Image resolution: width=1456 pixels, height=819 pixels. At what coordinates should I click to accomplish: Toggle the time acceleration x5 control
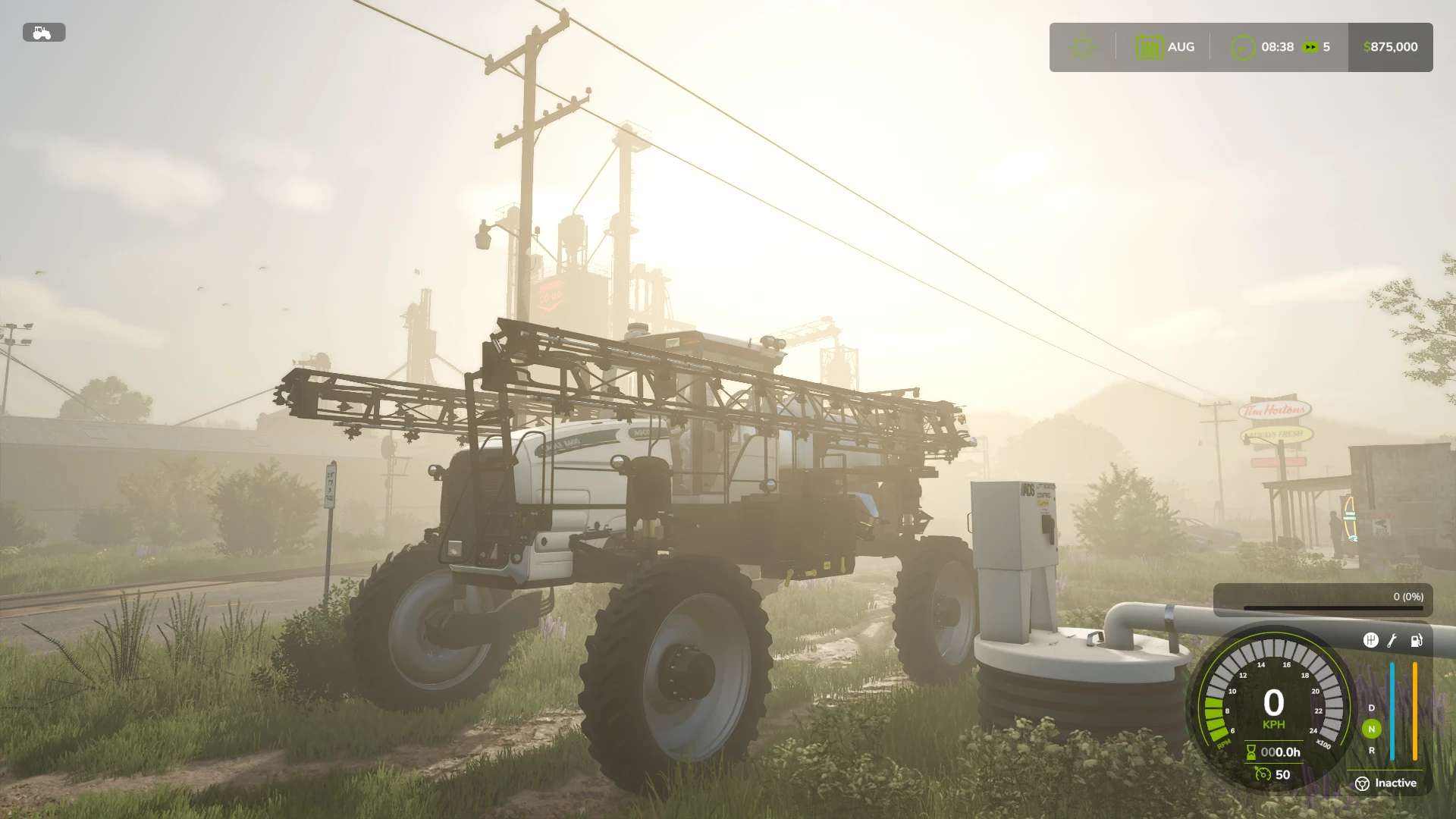(x=1311, y=46)
